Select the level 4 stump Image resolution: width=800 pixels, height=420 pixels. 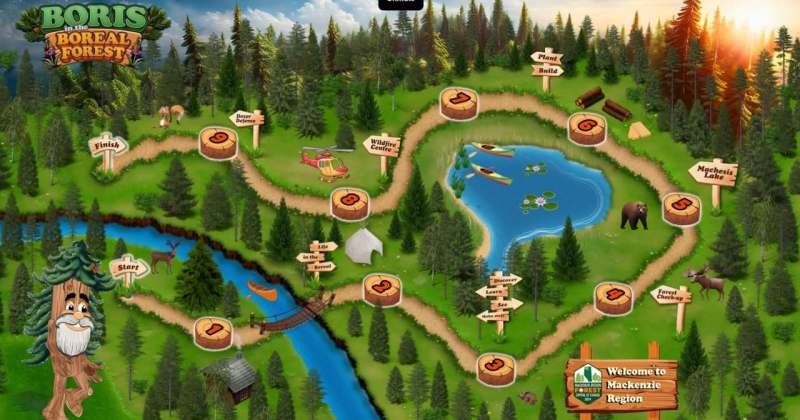pos(613,297)
